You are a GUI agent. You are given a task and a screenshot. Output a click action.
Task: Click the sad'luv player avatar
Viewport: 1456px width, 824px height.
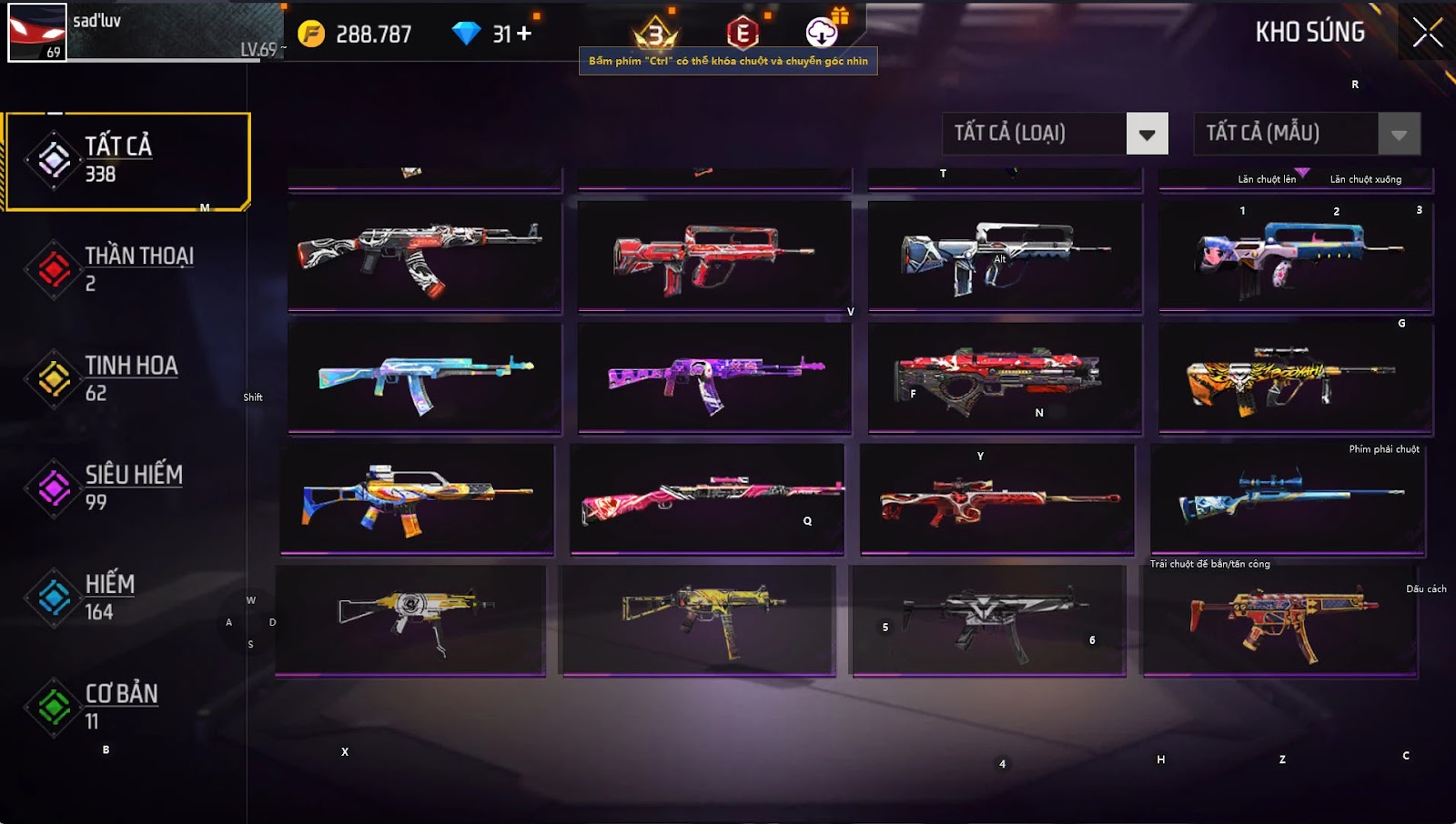(37, 33)
